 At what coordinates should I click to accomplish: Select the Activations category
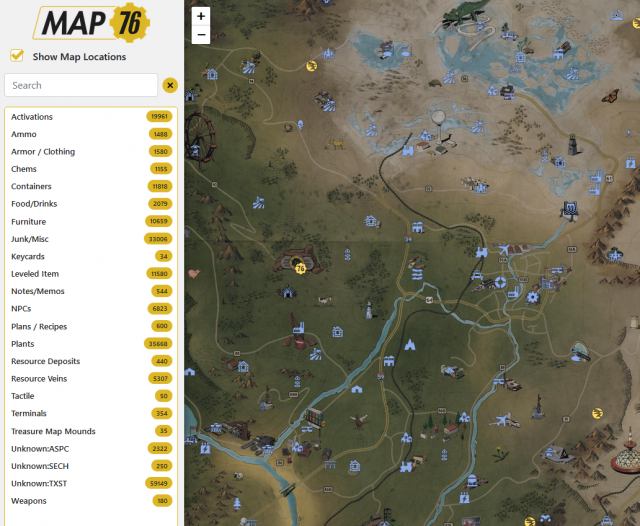click(x=32, y=117)
